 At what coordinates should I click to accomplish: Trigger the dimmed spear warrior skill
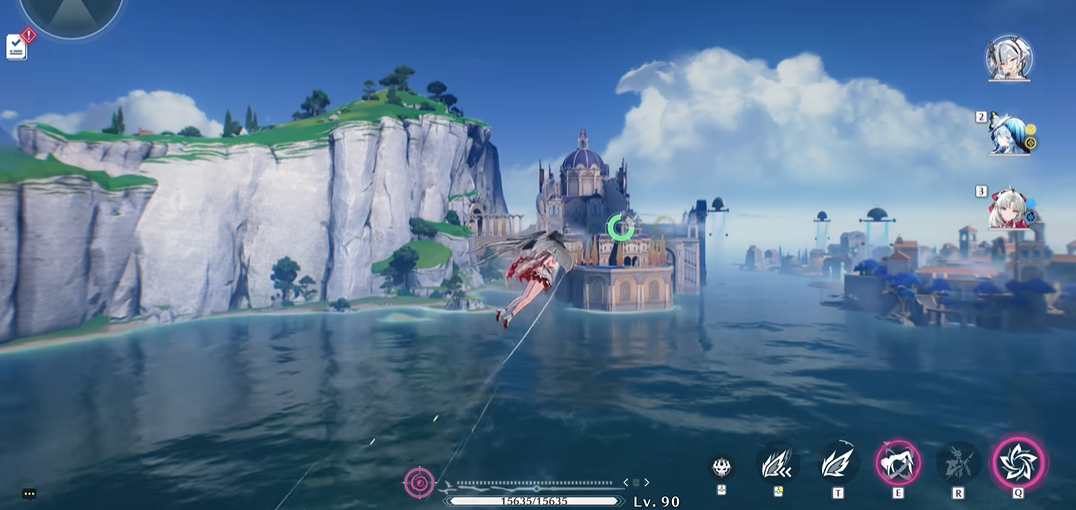[958, 463]
